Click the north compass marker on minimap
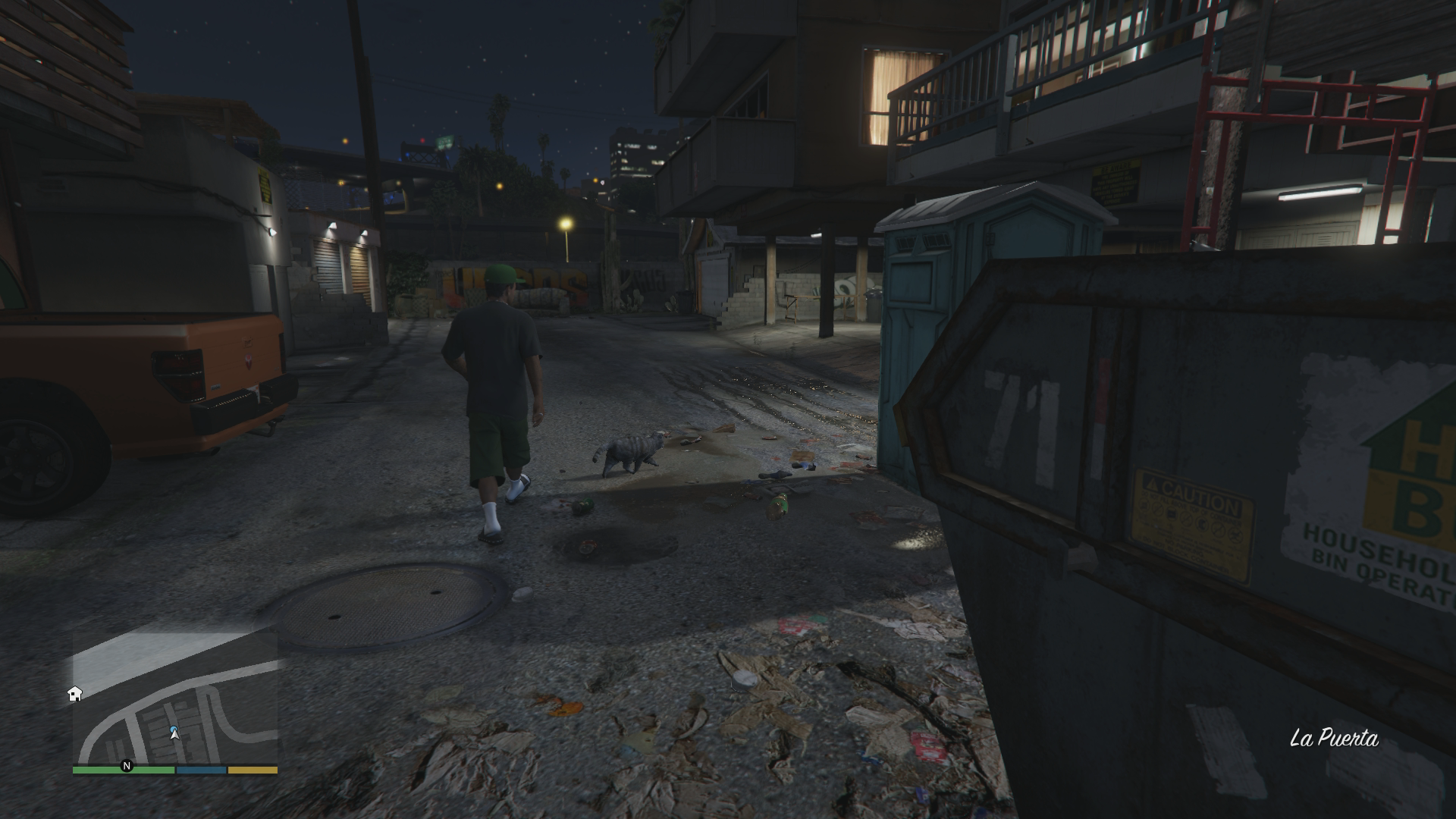1456x819 pixels. pos(127,766)
